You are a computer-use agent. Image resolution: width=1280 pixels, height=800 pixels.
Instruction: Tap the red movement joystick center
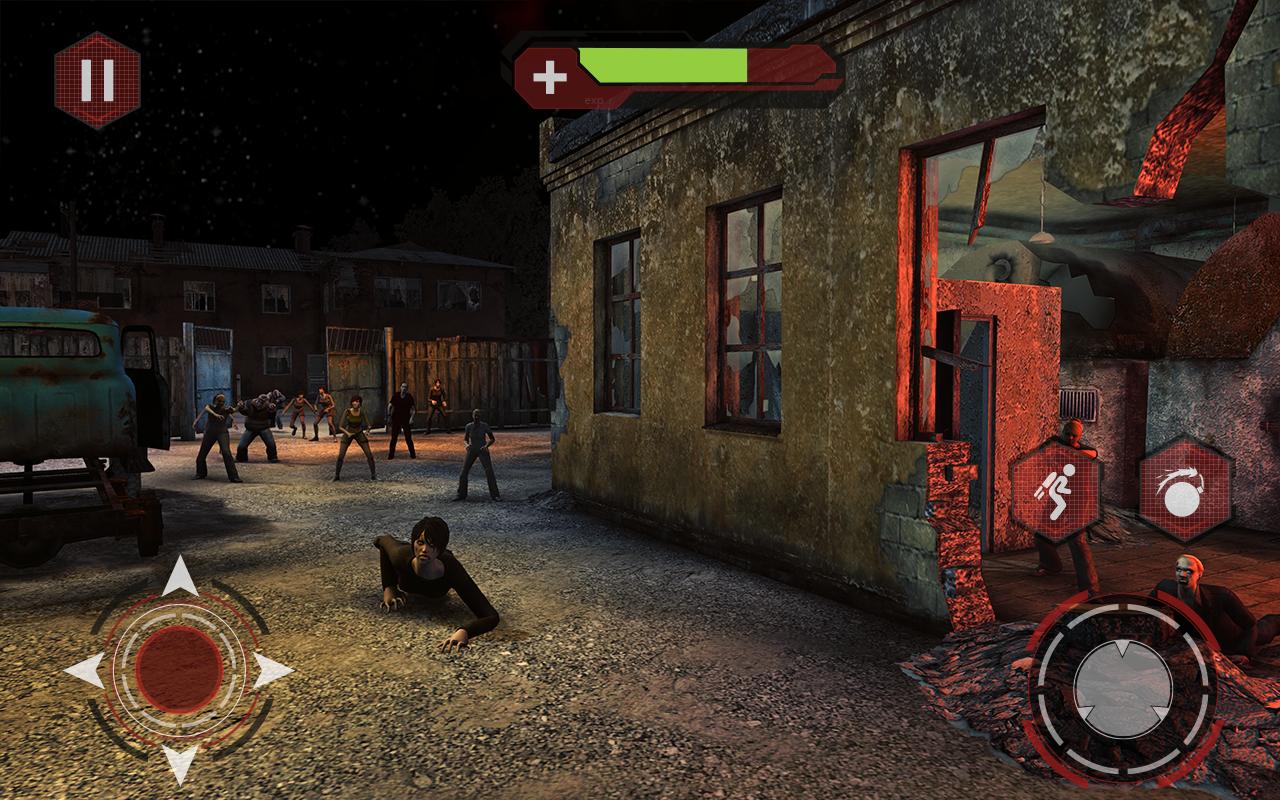(x=179, y=668)
